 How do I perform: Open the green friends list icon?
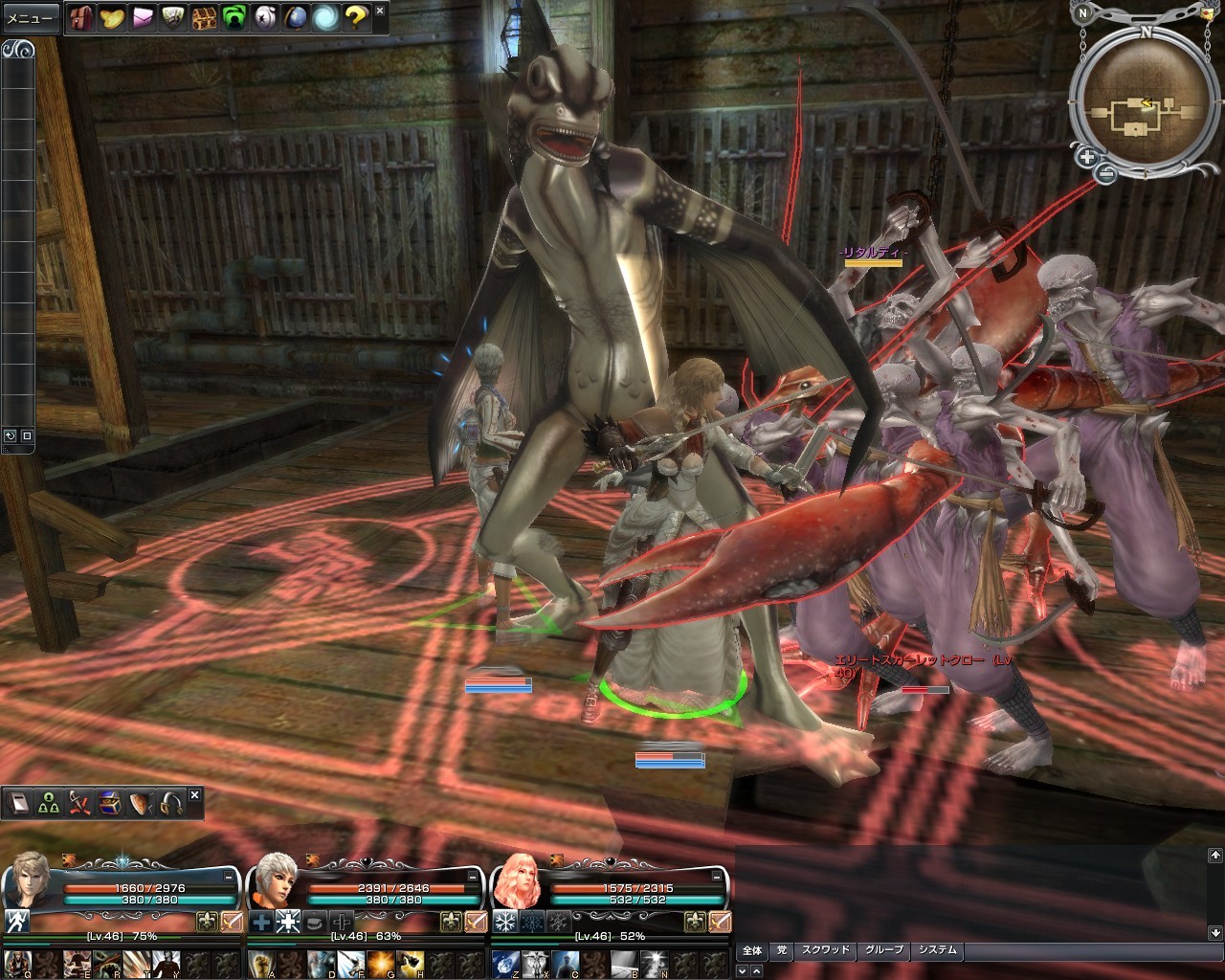pos(234,17)
